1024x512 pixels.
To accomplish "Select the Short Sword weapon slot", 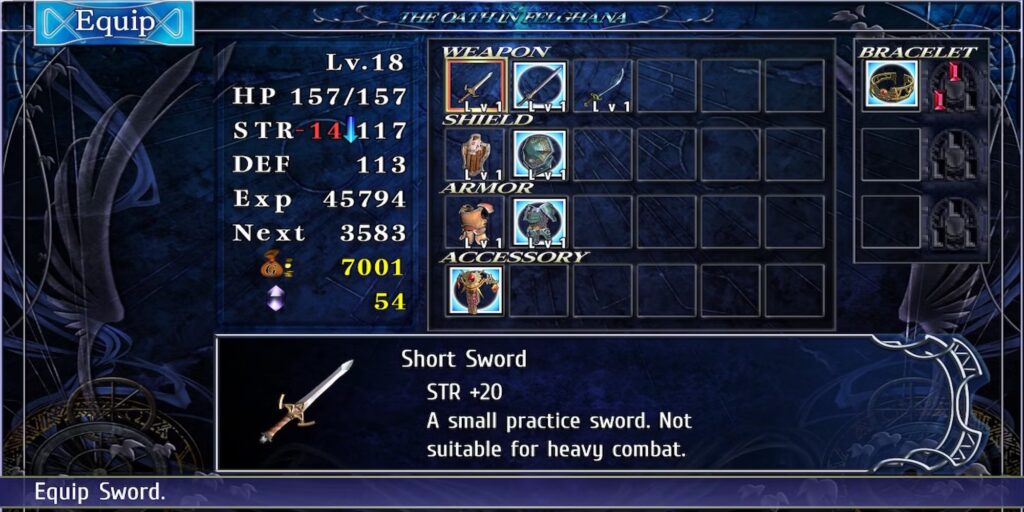I will 476,86.
